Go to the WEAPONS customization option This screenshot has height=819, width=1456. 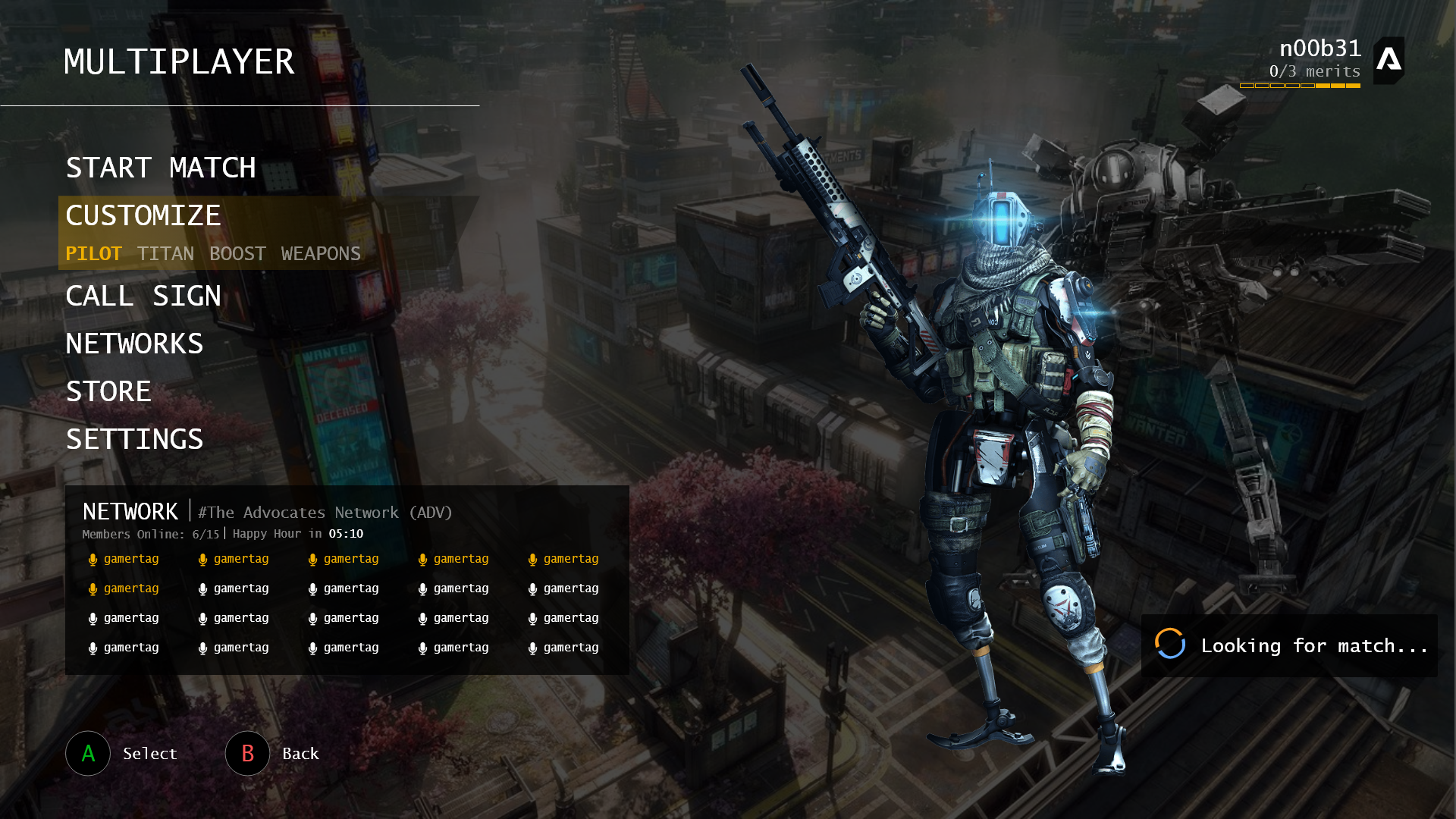tap(321, 254)
